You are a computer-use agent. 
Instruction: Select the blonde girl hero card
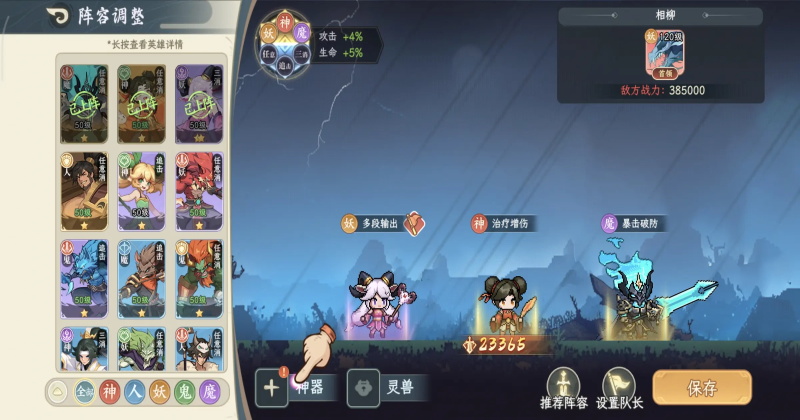pyautogui.click(x=141, y=190)
